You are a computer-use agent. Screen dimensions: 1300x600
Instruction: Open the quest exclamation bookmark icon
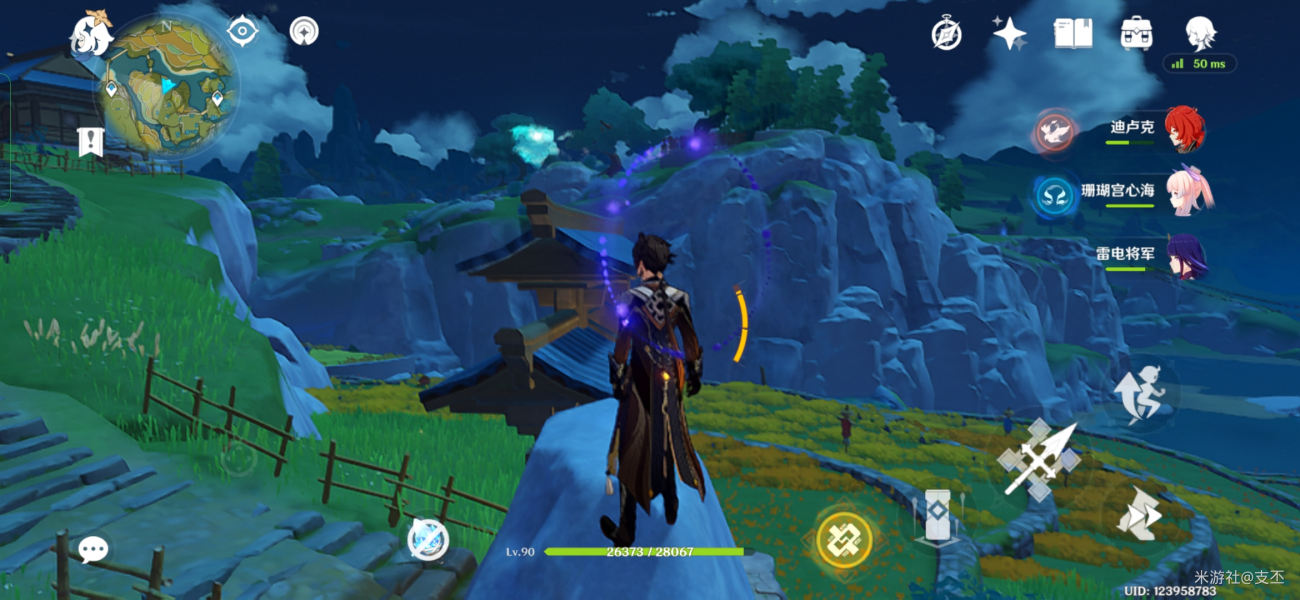click(91, 141)
